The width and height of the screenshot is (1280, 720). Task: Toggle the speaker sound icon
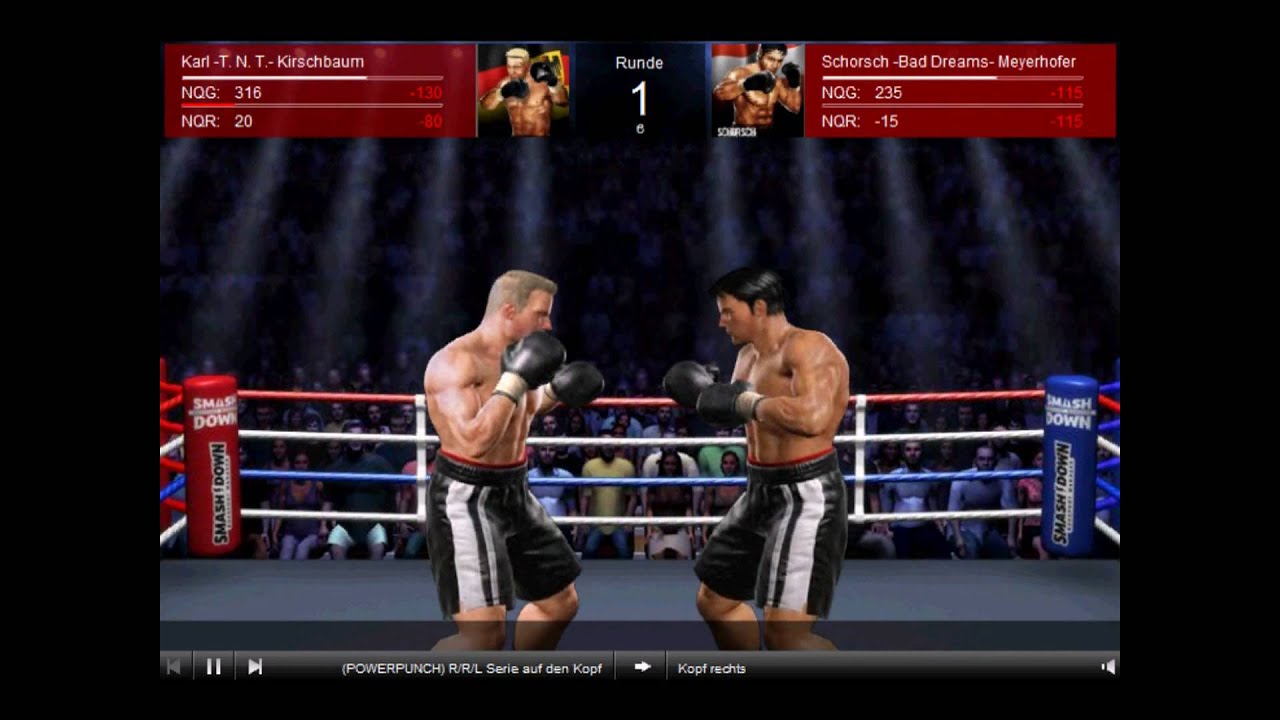click(1107, 667)
